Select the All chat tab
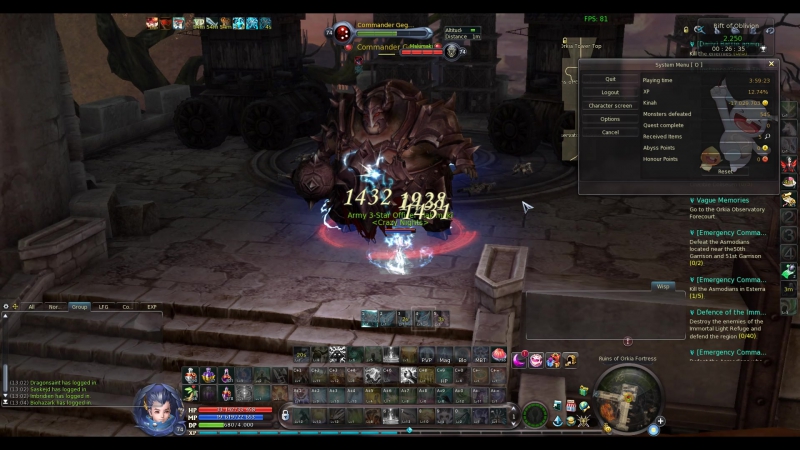Viewport: 800px width, 450px height. pos(31,307)
